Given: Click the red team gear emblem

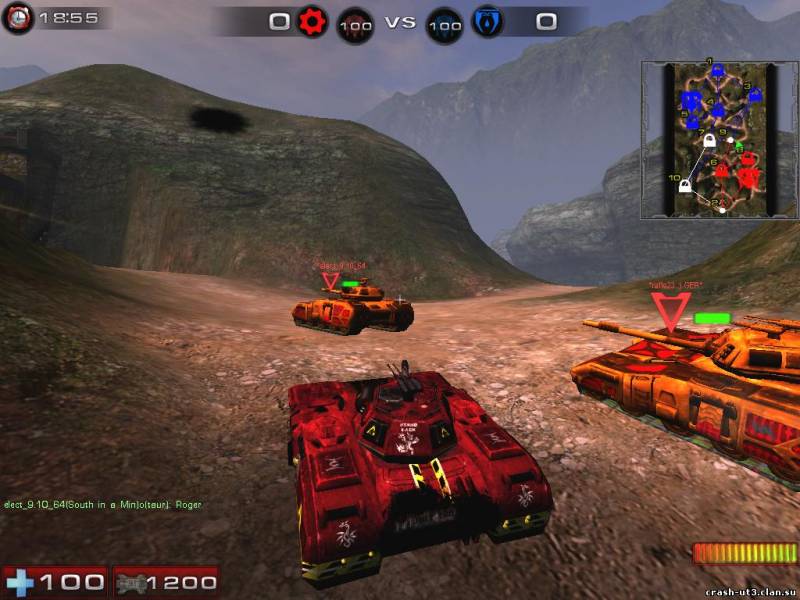Looking at the screenshot, I should click(311, 21).
